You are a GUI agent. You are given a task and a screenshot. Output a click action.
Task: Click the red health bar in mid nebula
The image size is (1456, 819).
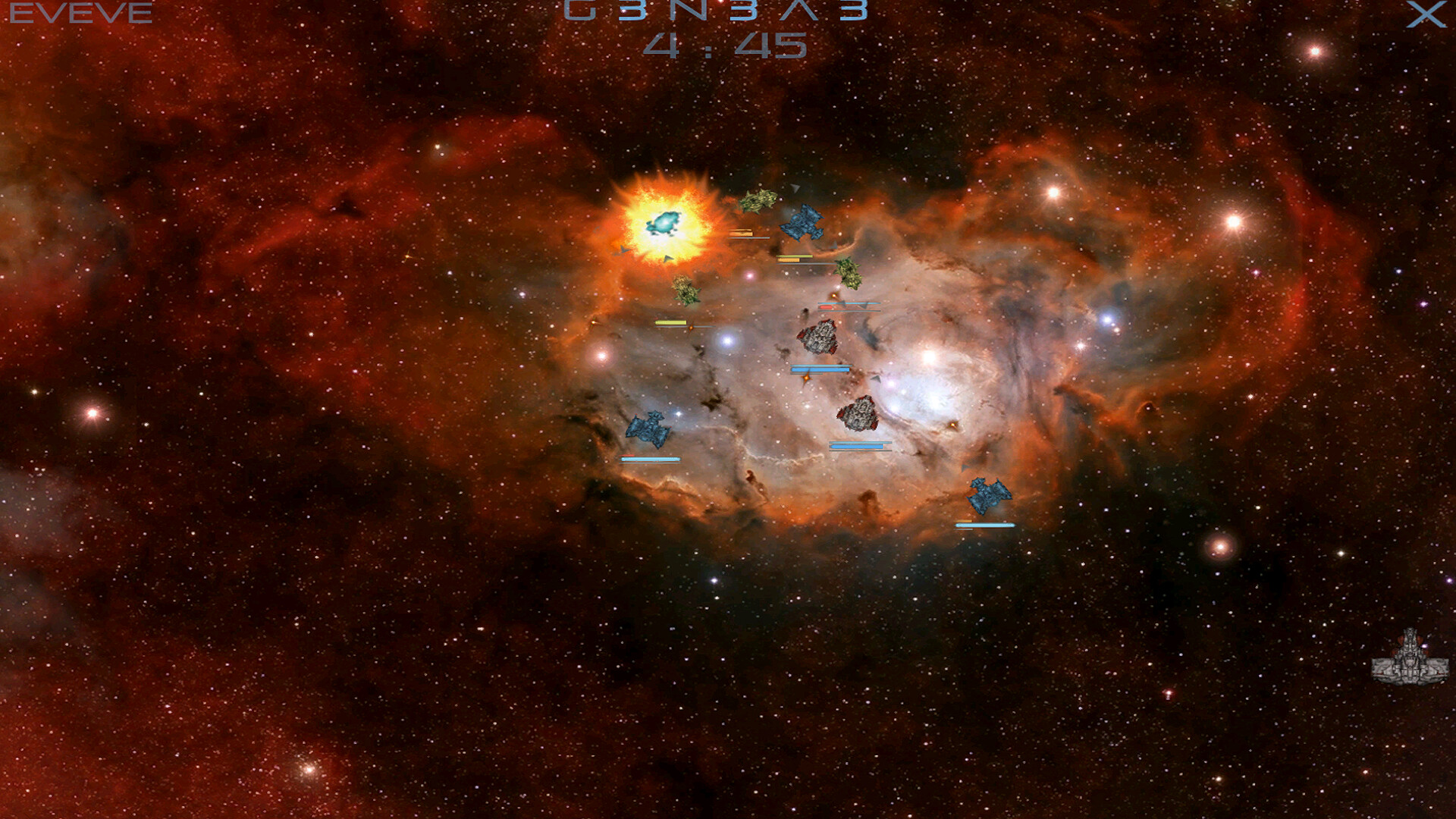coord(826,307)
